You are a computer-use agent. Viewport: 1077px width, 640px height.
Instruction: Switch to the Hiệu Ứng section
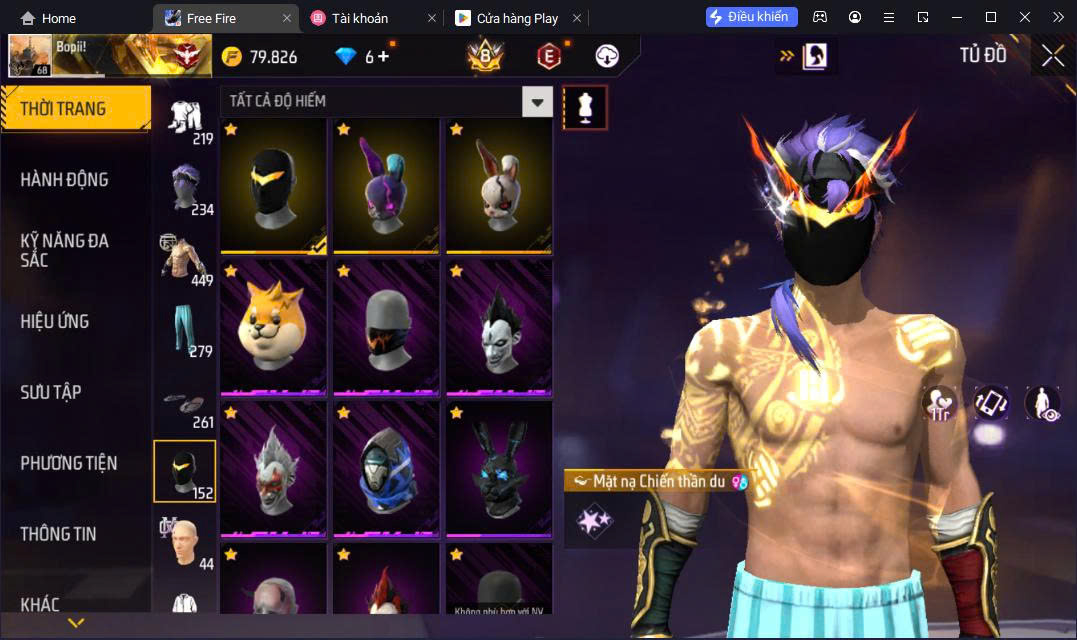click(55, 321)
